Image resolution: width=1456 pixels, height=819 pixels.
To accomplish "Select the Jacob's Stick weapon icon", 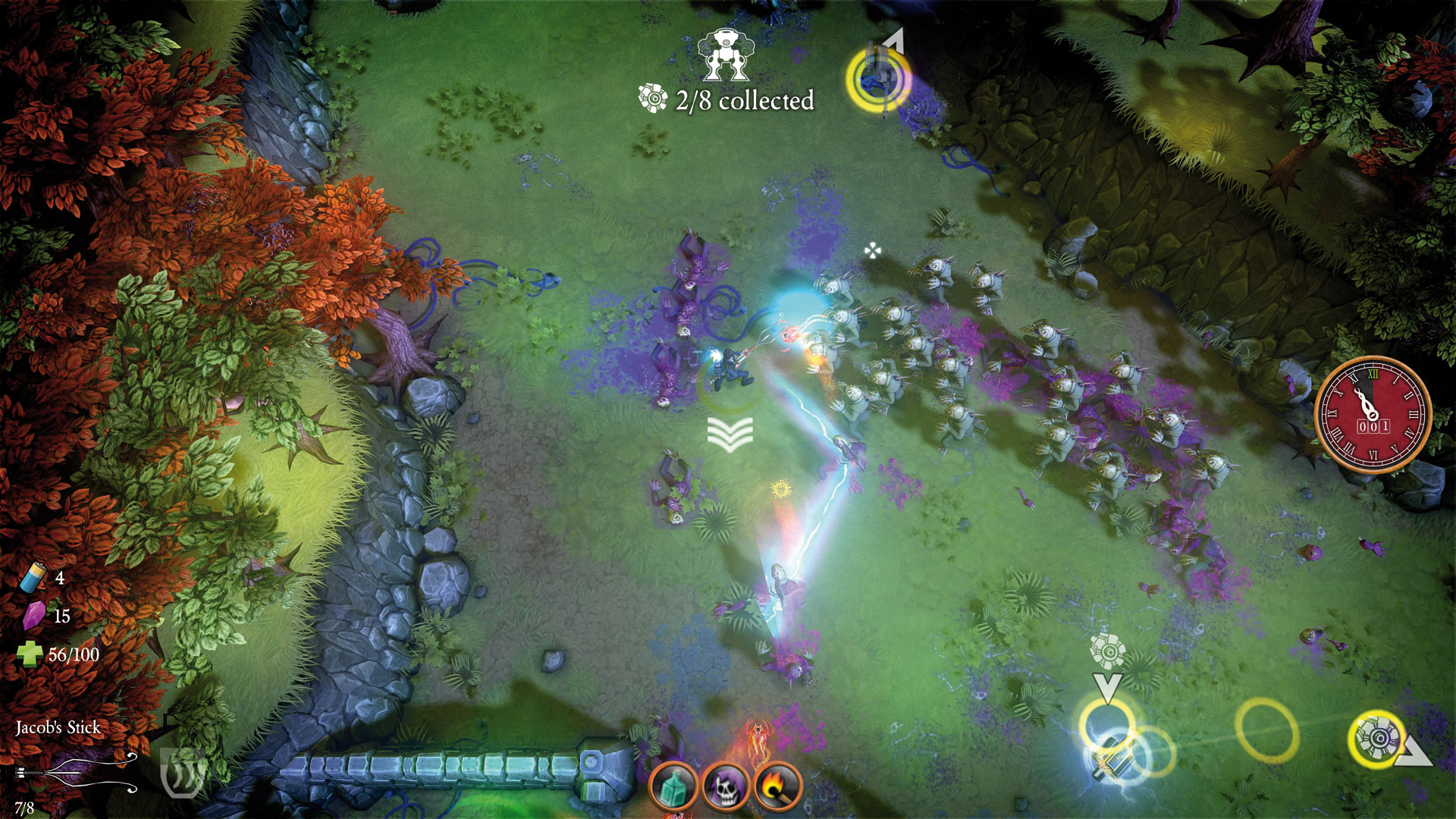I will point(76,773).
